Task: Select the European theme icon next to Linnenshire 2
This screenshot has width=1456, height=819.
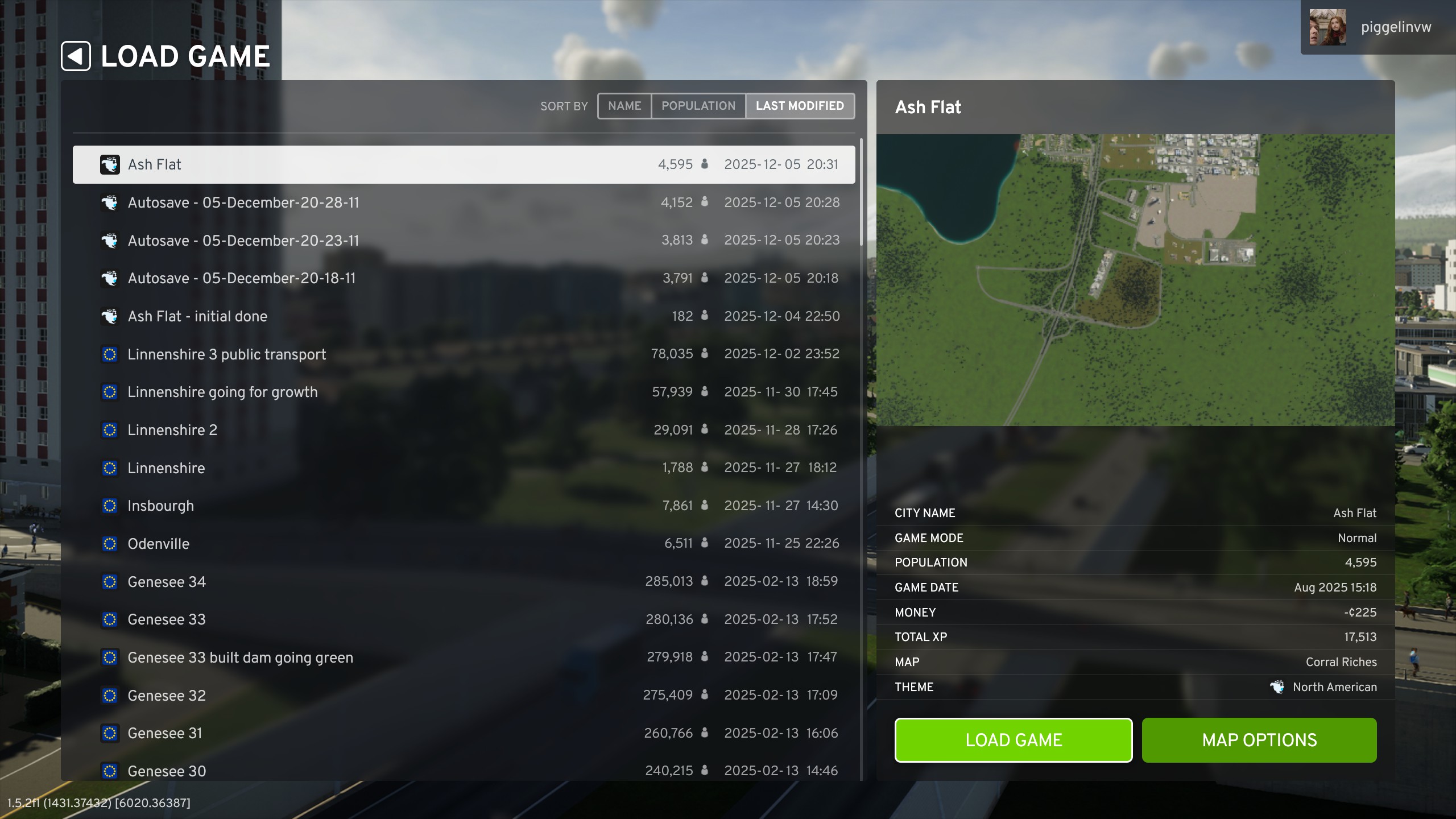Action: click(109, 430)
